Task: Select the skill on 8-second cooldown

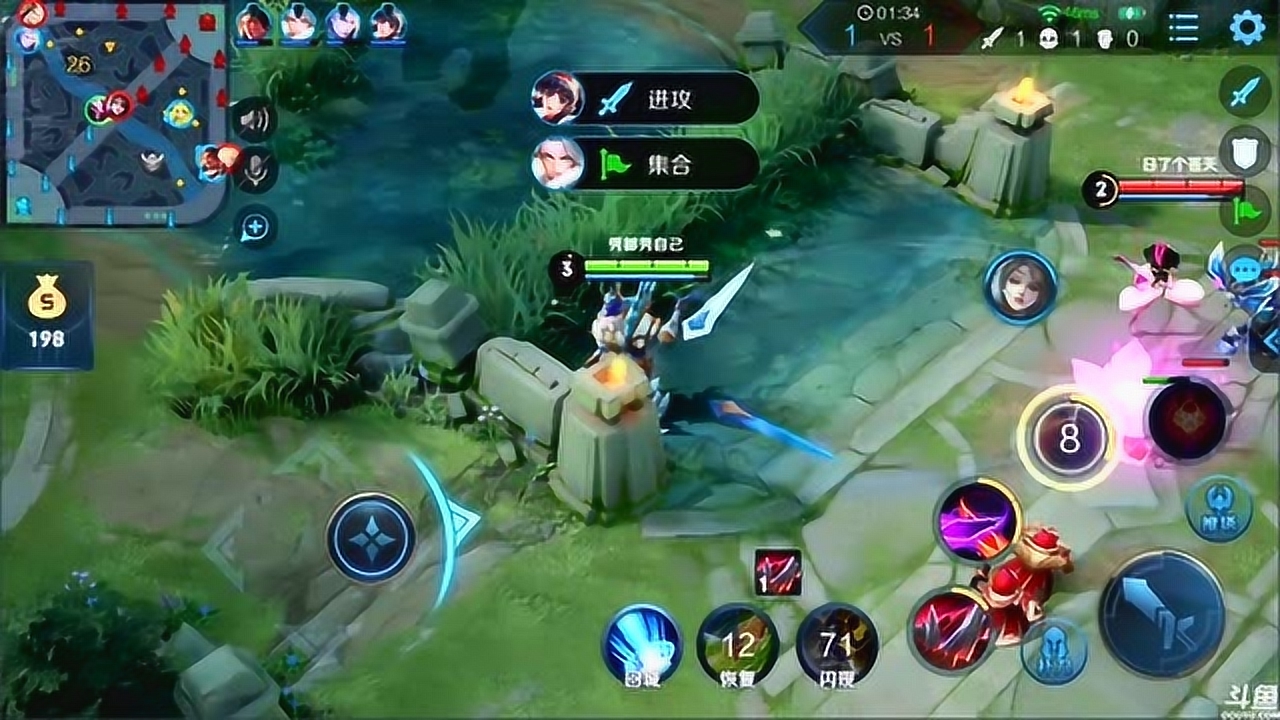Action: [1069, 438]
